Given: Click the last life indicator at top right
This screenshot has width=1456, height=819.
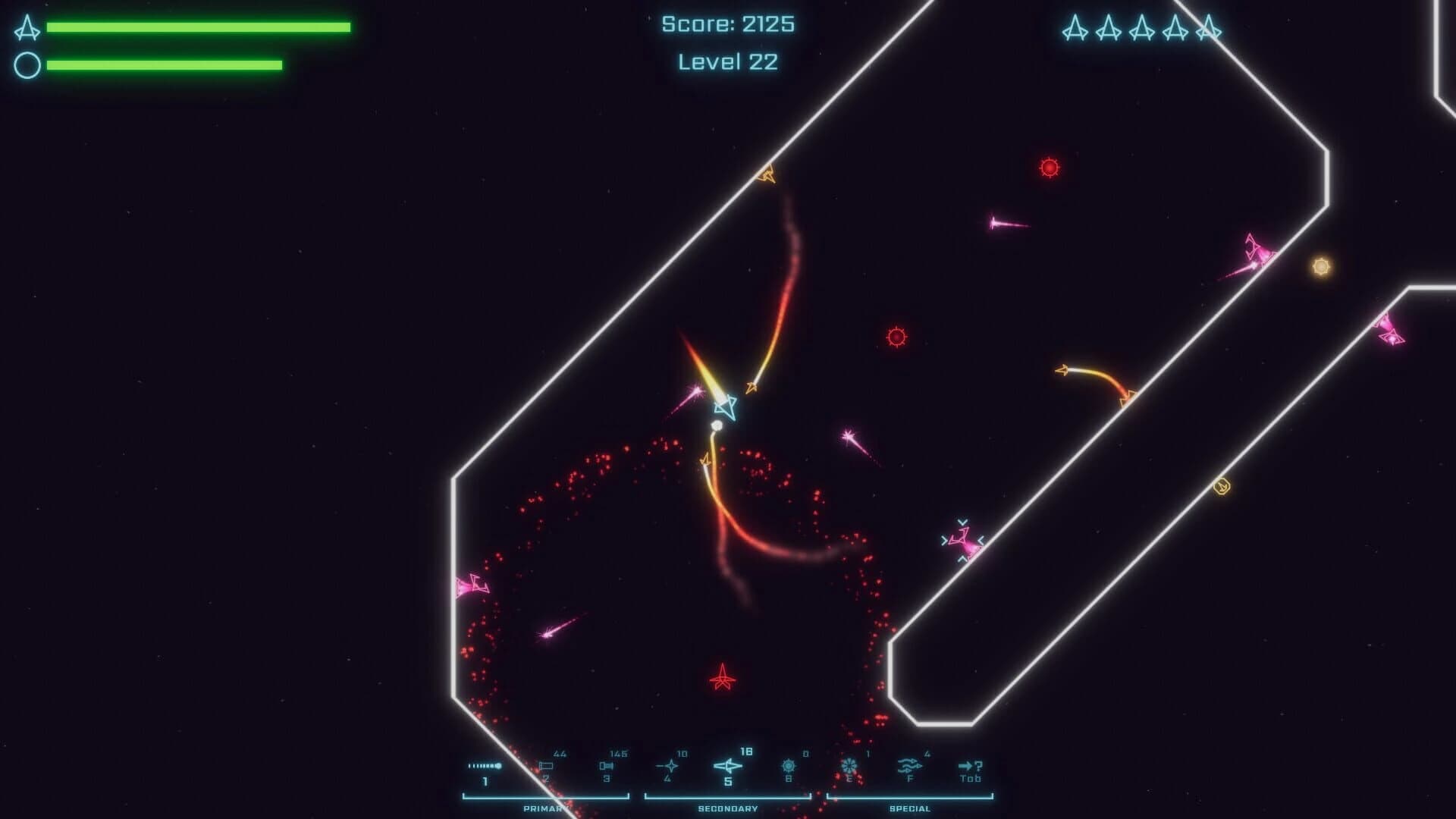Looking at the screenshot, I should pyautogui.click(x=1207, y=30).
